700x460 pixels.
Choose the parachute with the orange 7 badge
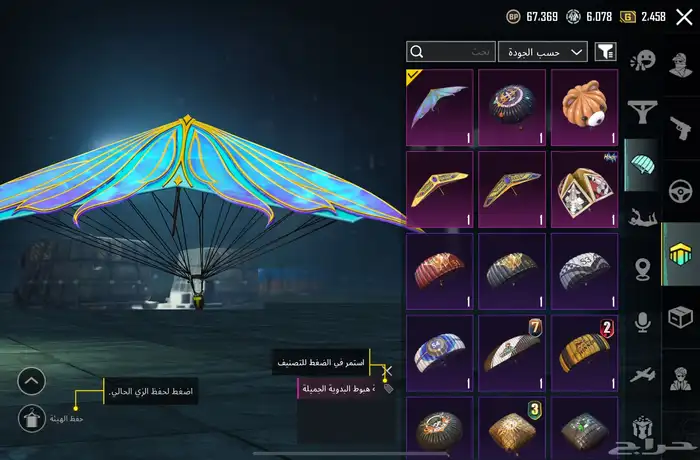[512, 352]
